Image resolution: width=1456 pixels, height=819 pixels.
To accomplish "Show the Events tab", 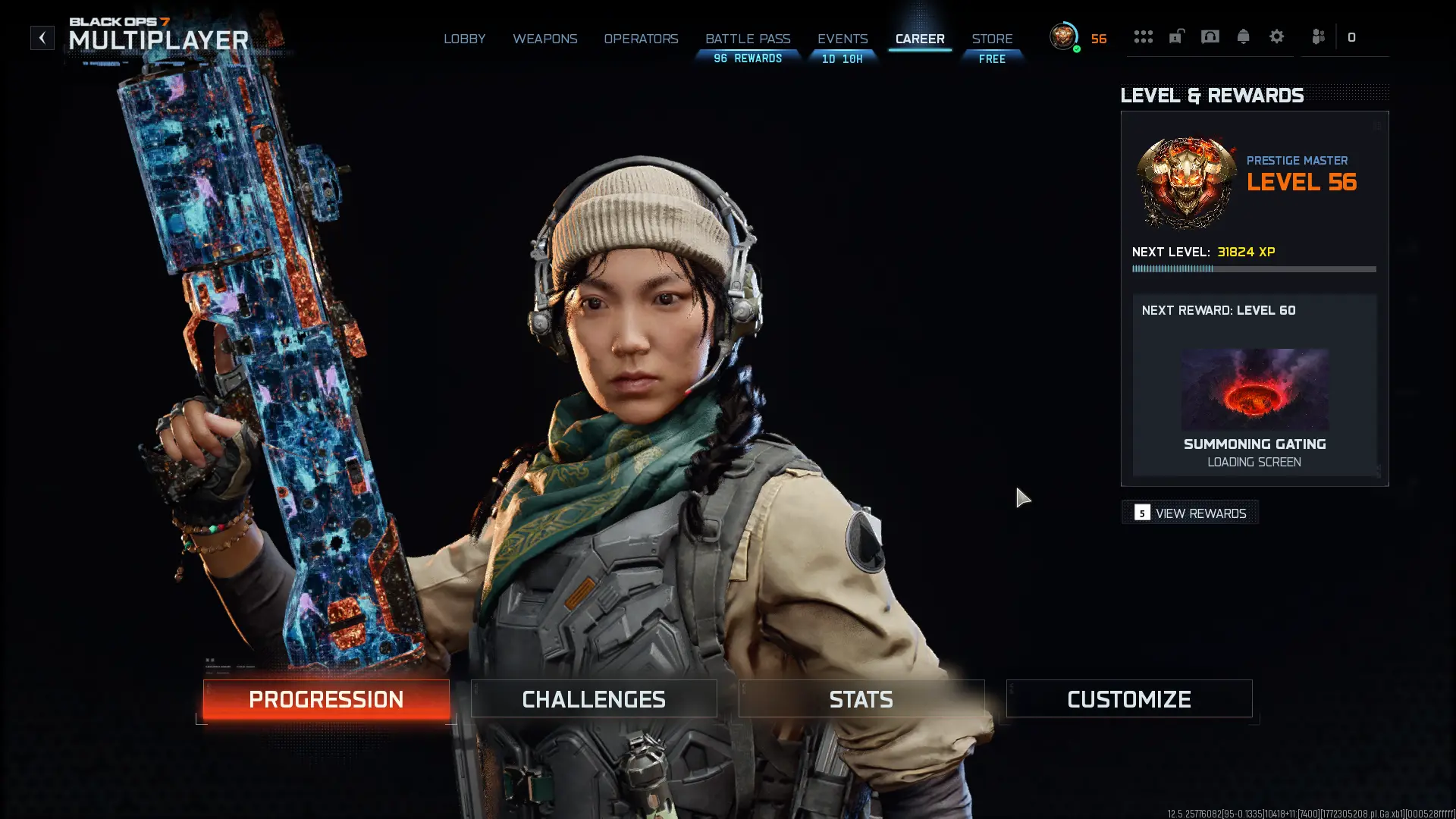I will coord(842,39).
